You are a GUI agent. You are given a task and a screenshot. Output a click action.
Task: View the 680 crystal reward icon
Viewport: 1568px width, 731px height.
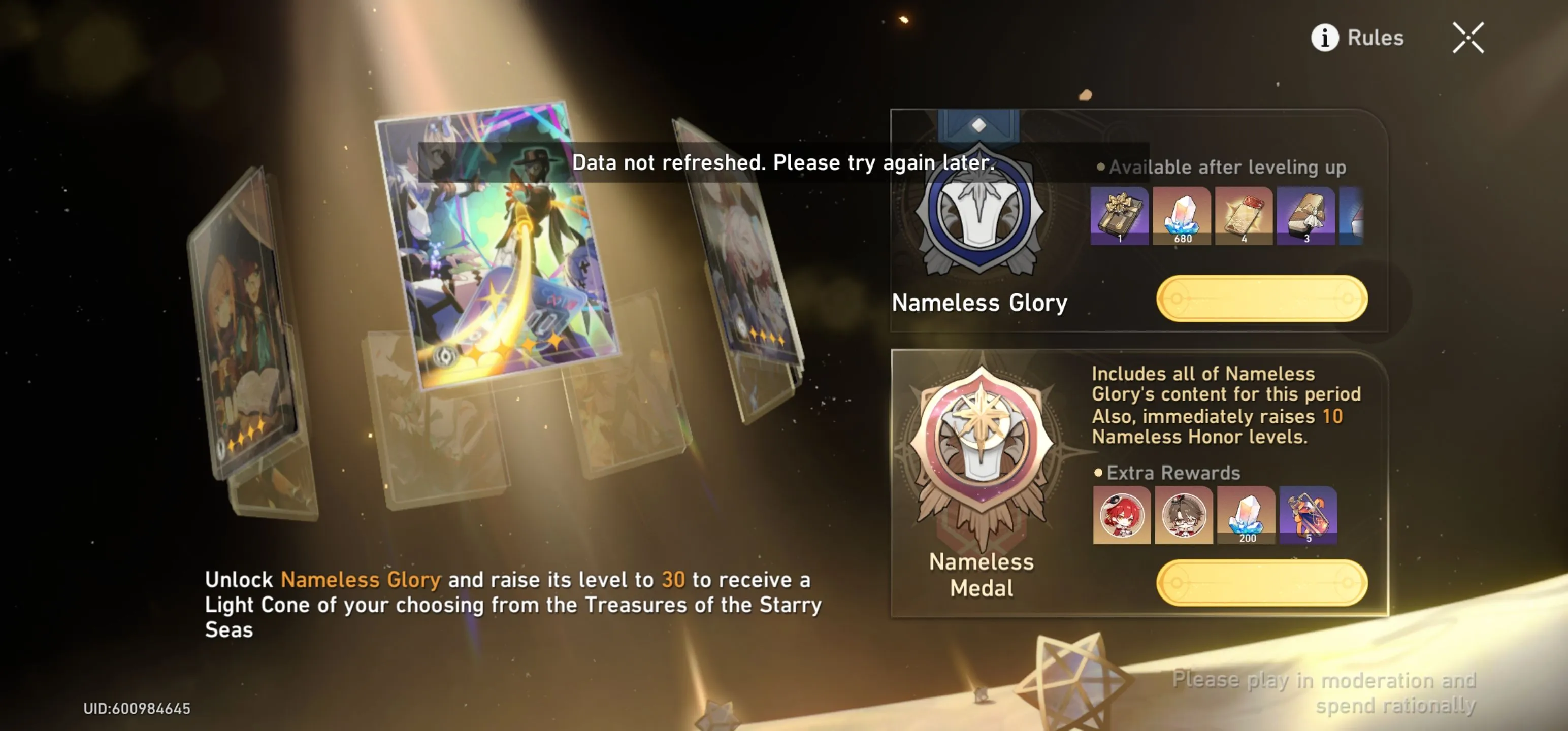pyautogui.click(x=1182, y=215)
